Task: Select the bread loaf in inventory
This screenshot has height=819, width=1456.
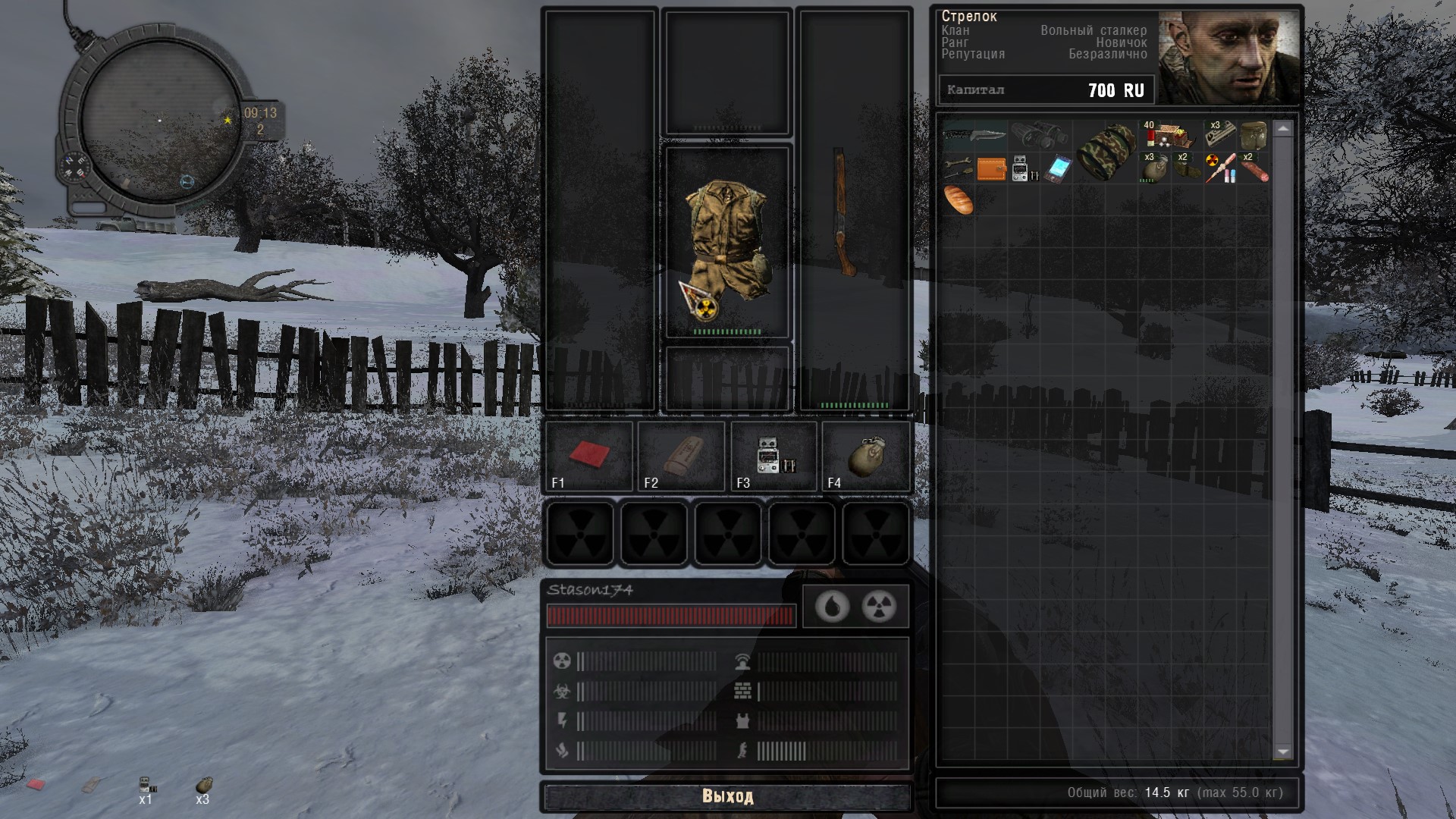Action: click(958, 201)
